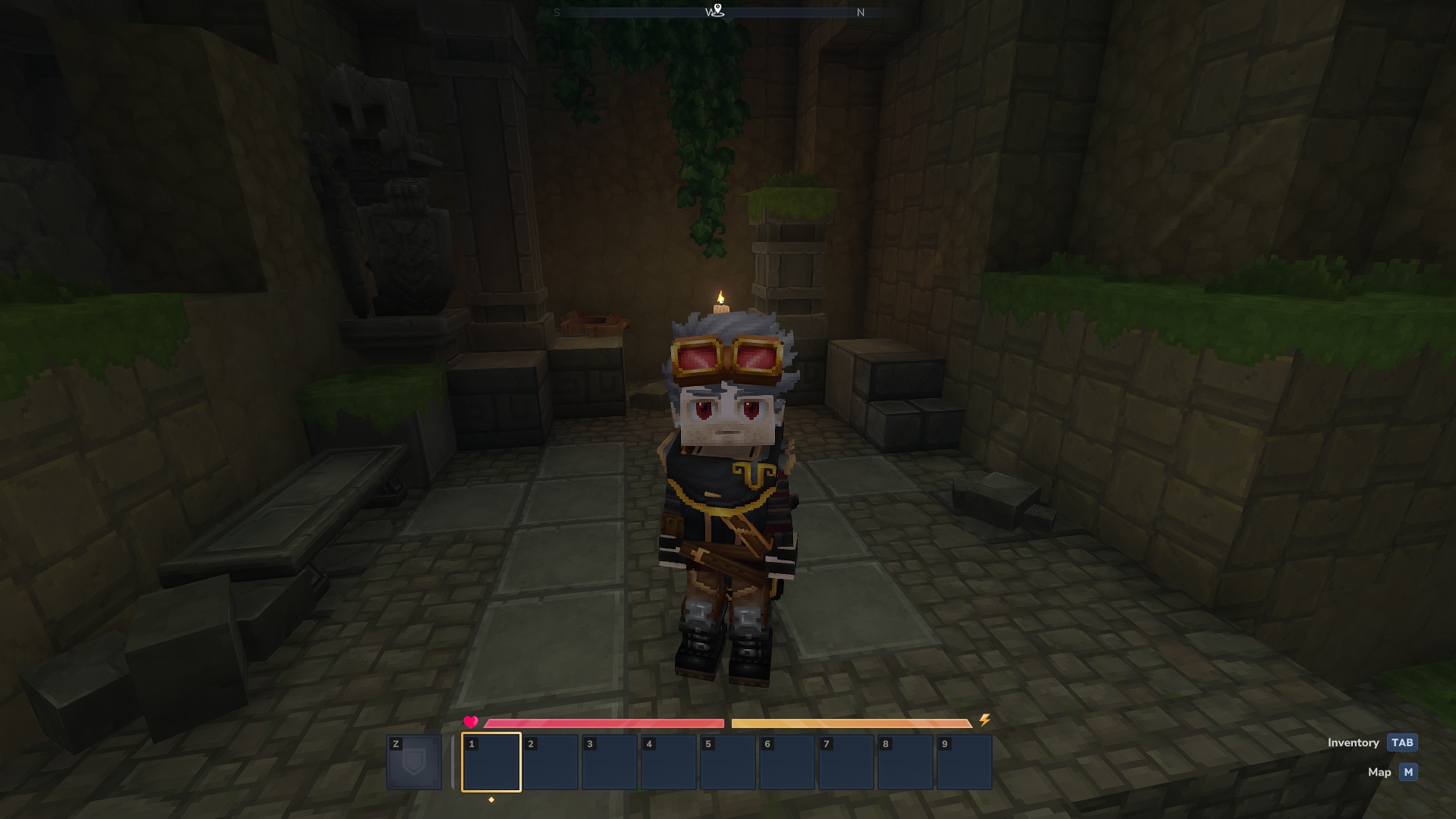
Task: Switch to hotbar slot number 9
Action: pyautogui.click(x=964, y=762)
